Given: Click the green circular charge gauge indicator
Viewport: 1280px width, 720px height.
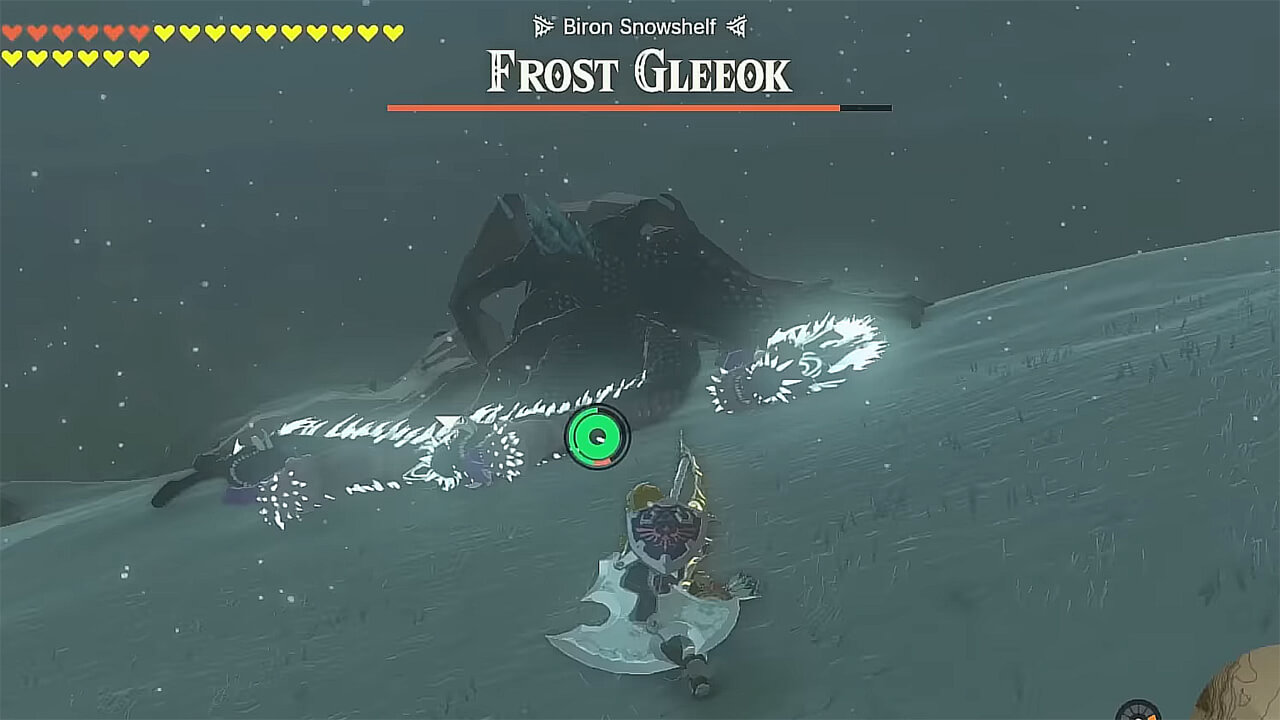Looking at the screenshot, I should (596, 436).
